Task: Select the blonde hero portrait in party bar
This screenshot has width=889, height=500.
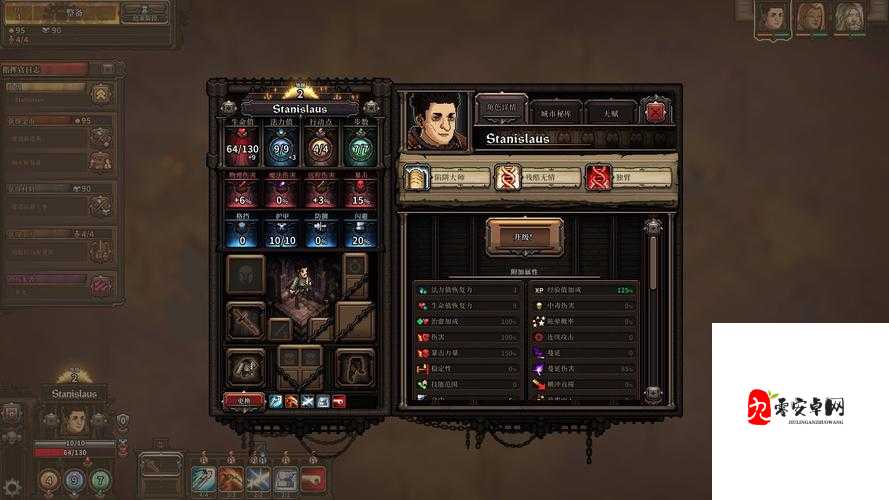Action: (x=810, y=17)
